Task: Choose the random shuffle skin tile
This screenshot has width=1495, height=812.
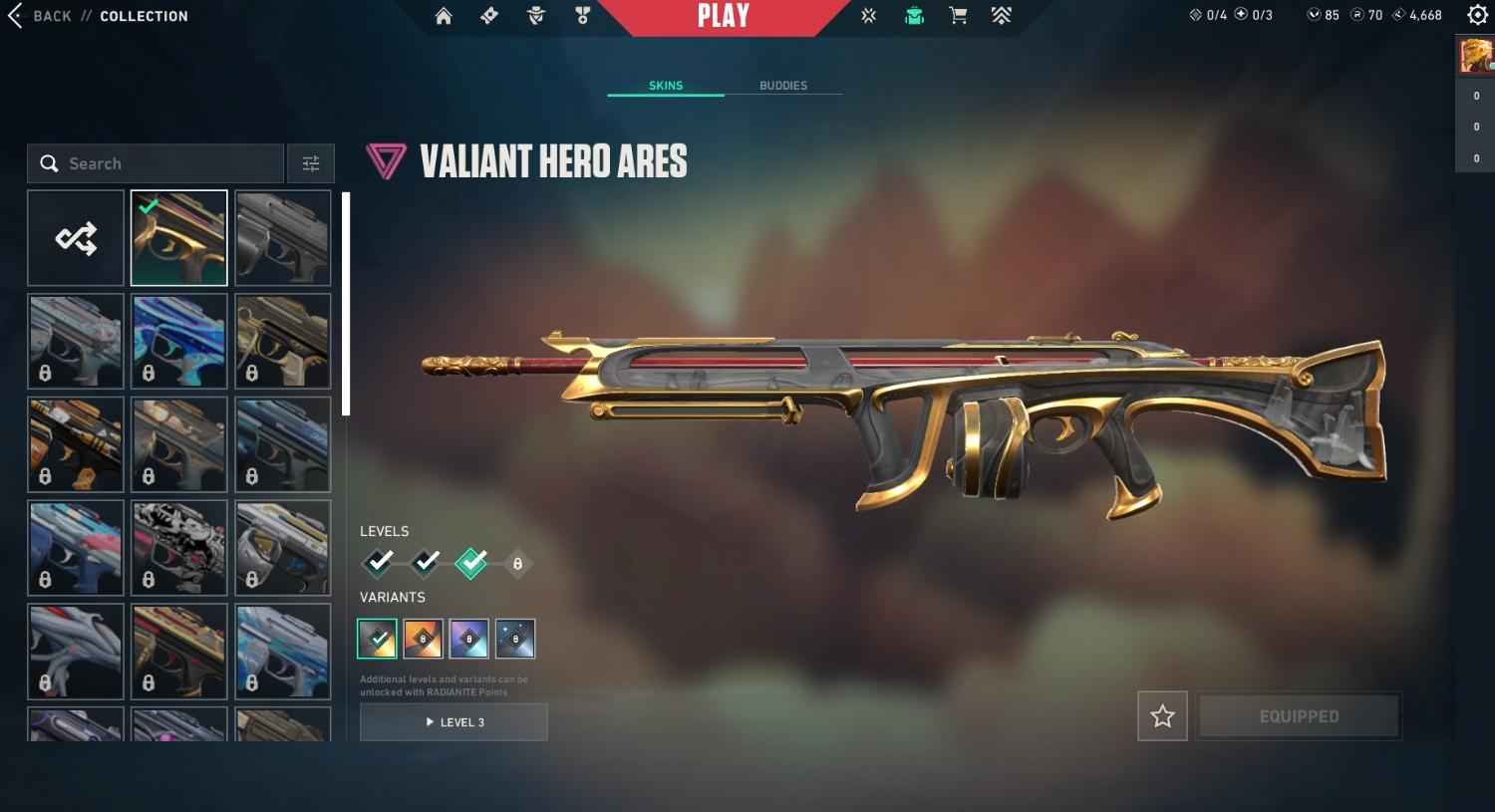Action: click(76, 238)
